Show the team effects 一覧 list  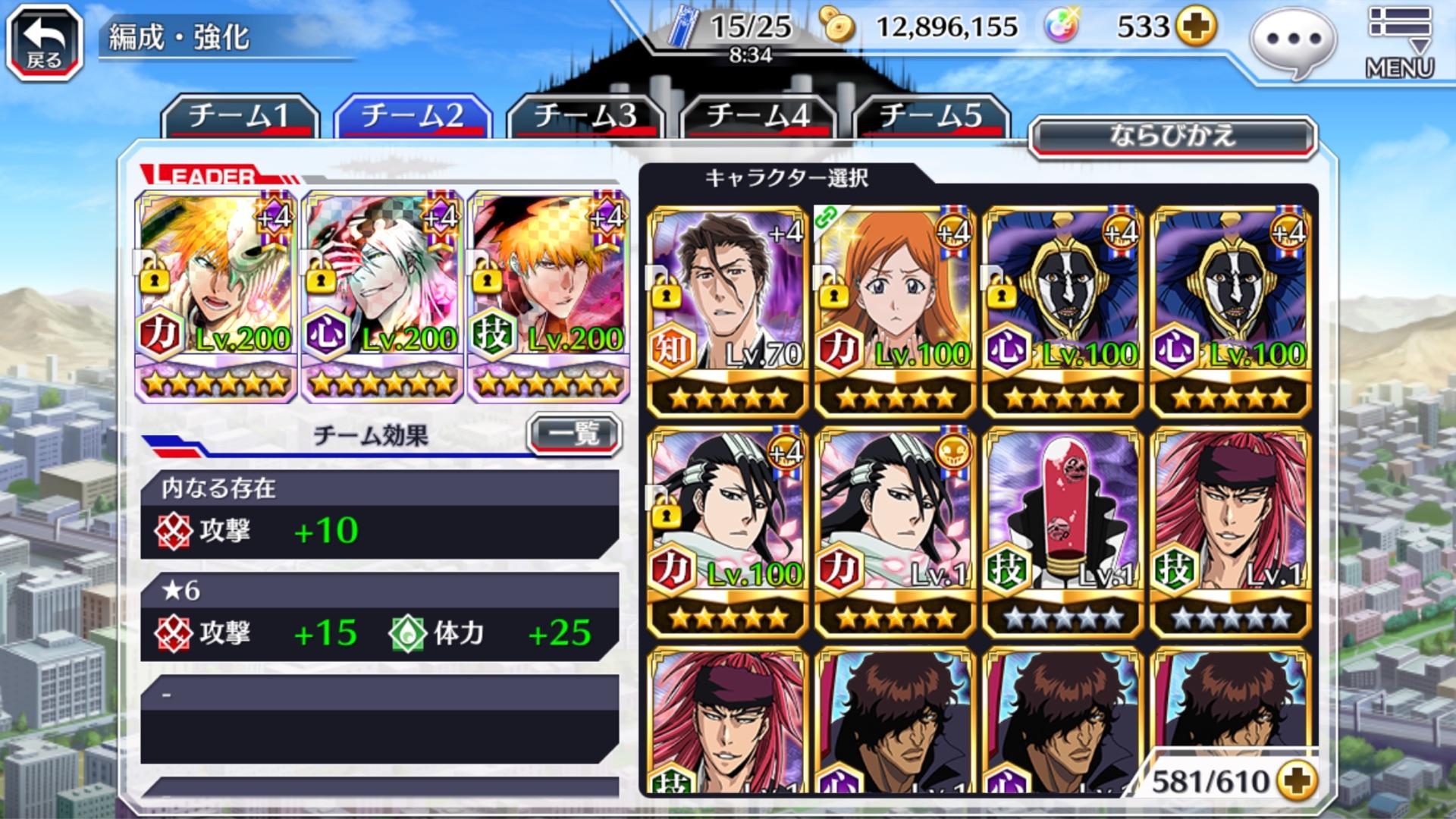click(x=574, y=435)
